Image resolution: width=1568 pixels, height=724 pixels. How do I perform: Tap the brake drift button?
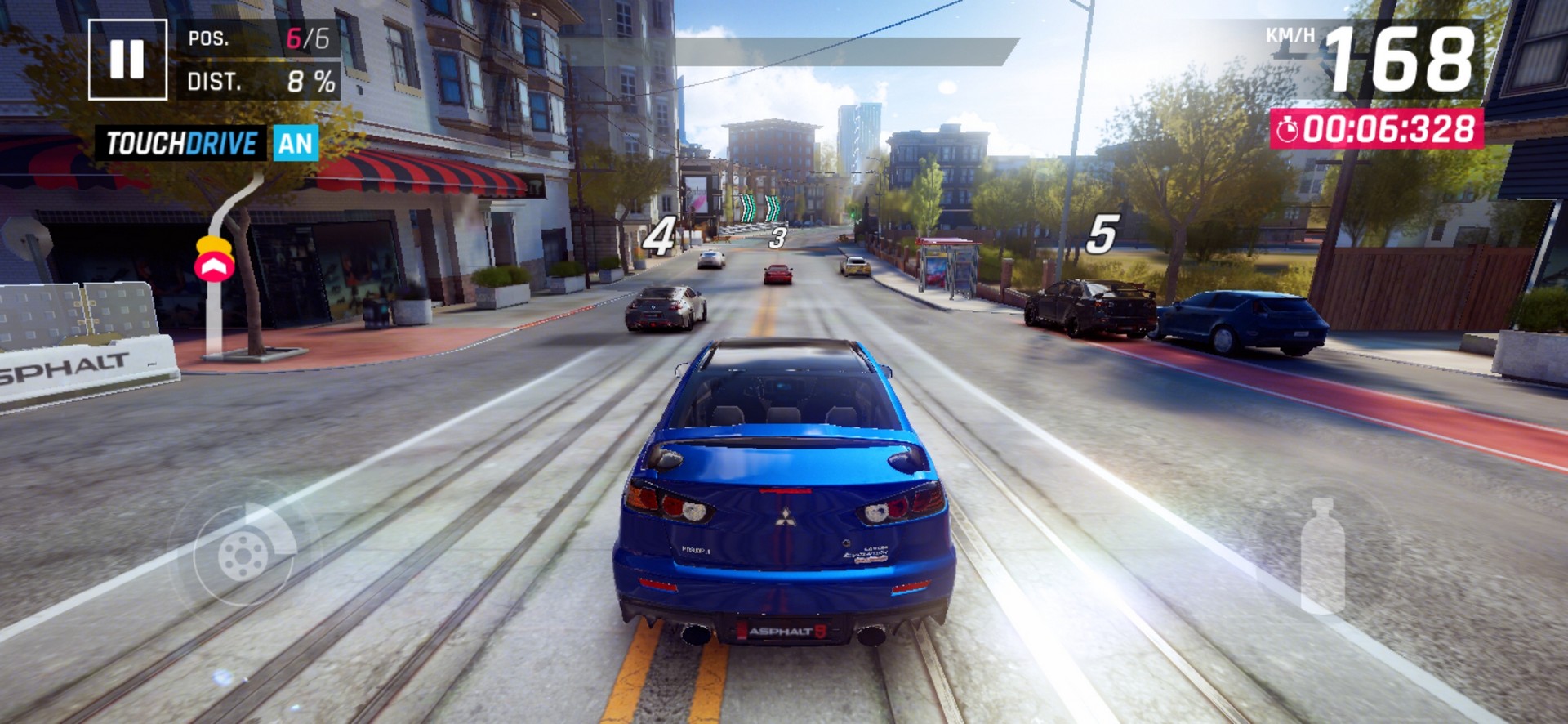pyautogui.click(x=244, y=552)
